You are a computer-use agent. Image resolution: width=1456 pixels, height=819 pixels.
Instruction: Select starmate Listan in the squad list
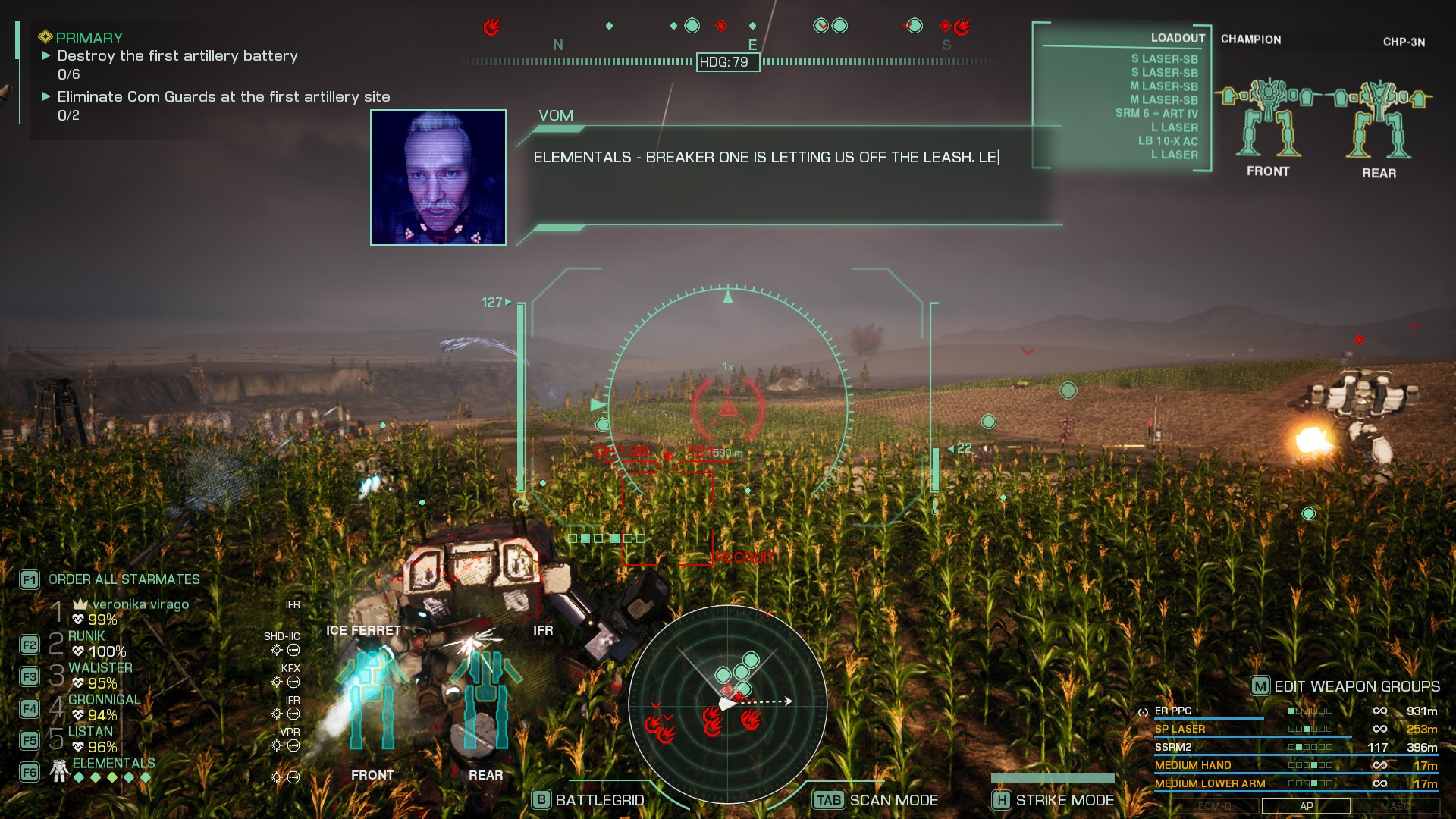pos(90,732)
